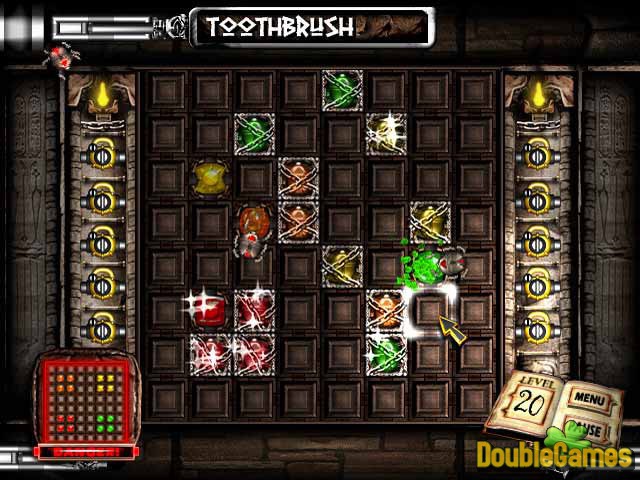Choose the bursting green gem tile

(426, 264)
